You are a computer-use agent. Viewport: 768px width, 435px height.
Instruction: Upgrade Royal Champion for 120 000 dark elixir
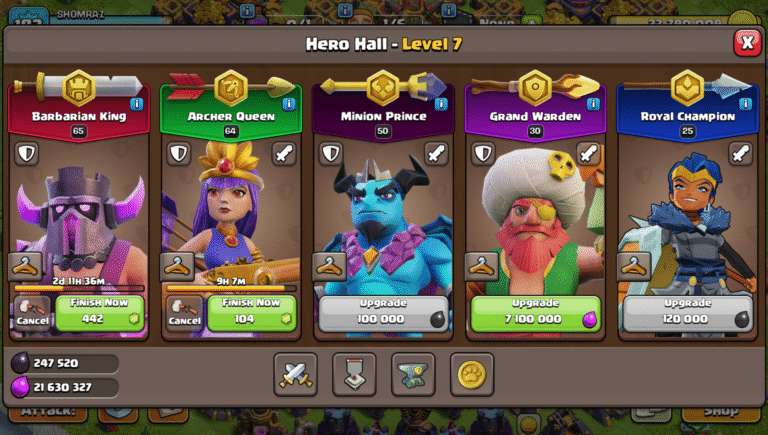[687, 312]
